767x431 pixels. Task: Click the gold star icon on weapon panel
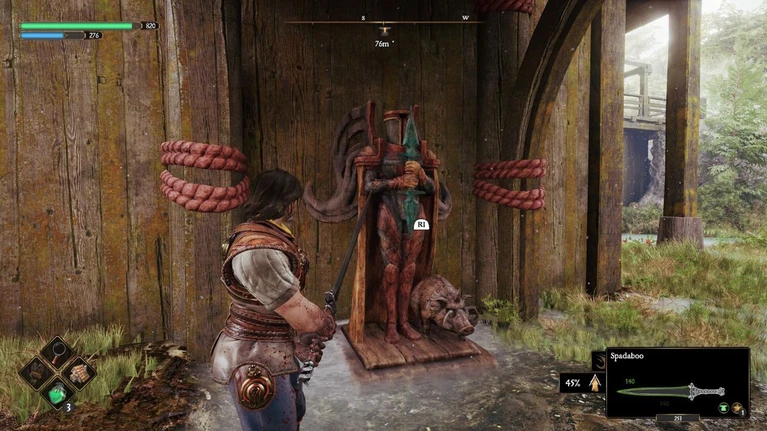736,408
